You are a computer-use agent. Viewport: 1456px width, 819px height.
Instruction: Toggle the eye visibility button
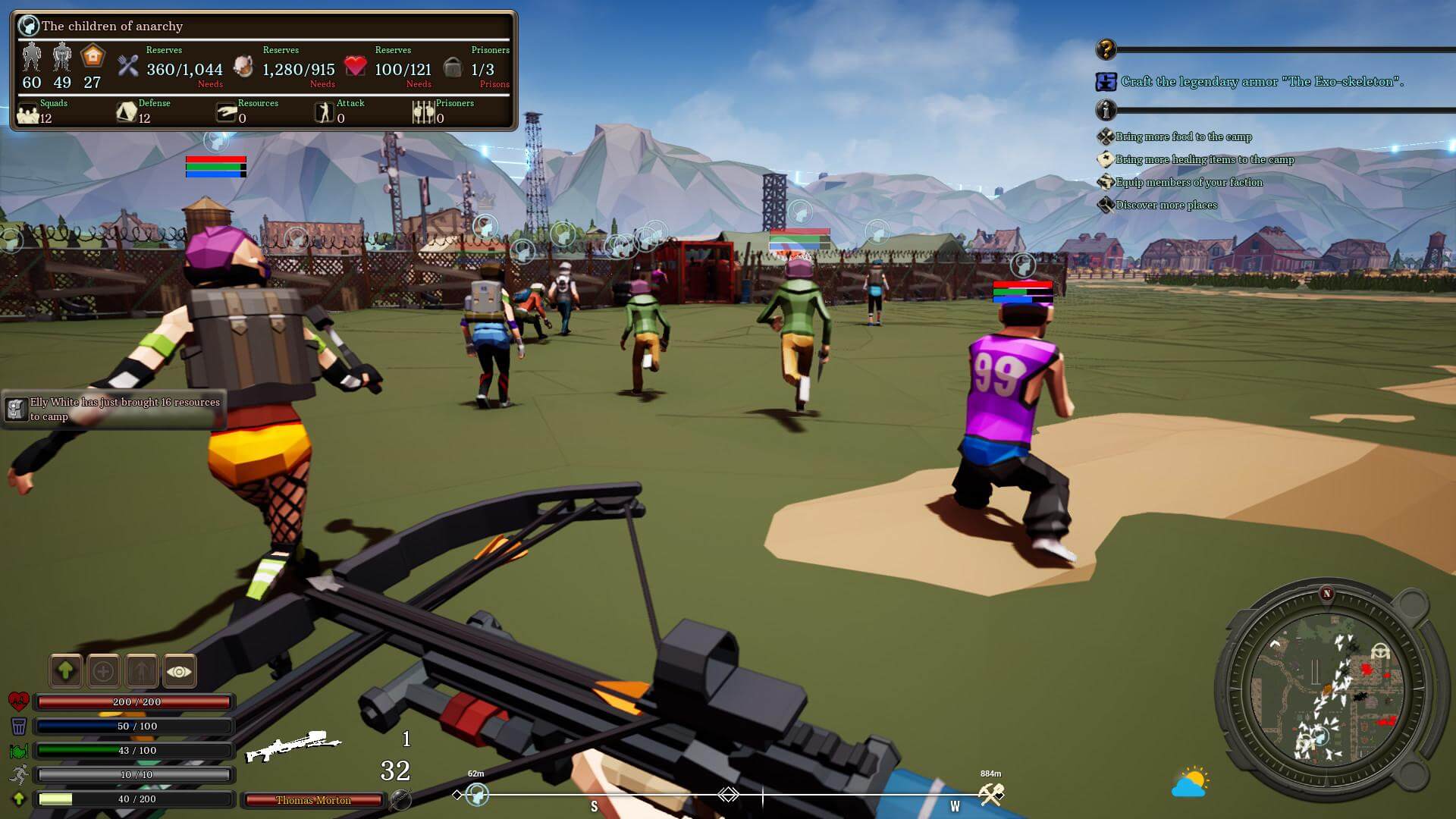click(179, 670)
